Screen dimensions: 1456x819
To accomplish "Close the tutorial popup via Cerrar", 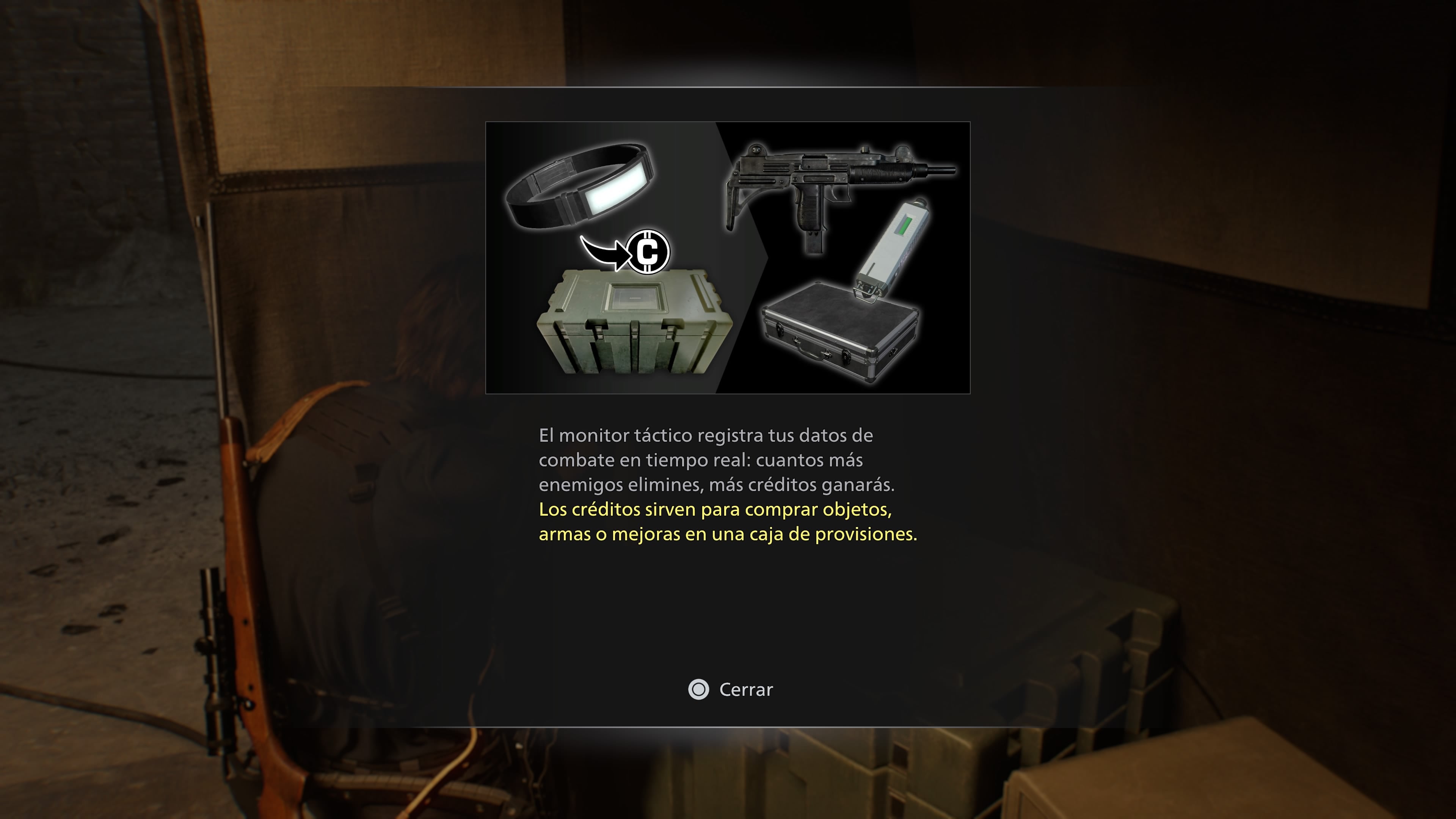I will coord(731,690).
